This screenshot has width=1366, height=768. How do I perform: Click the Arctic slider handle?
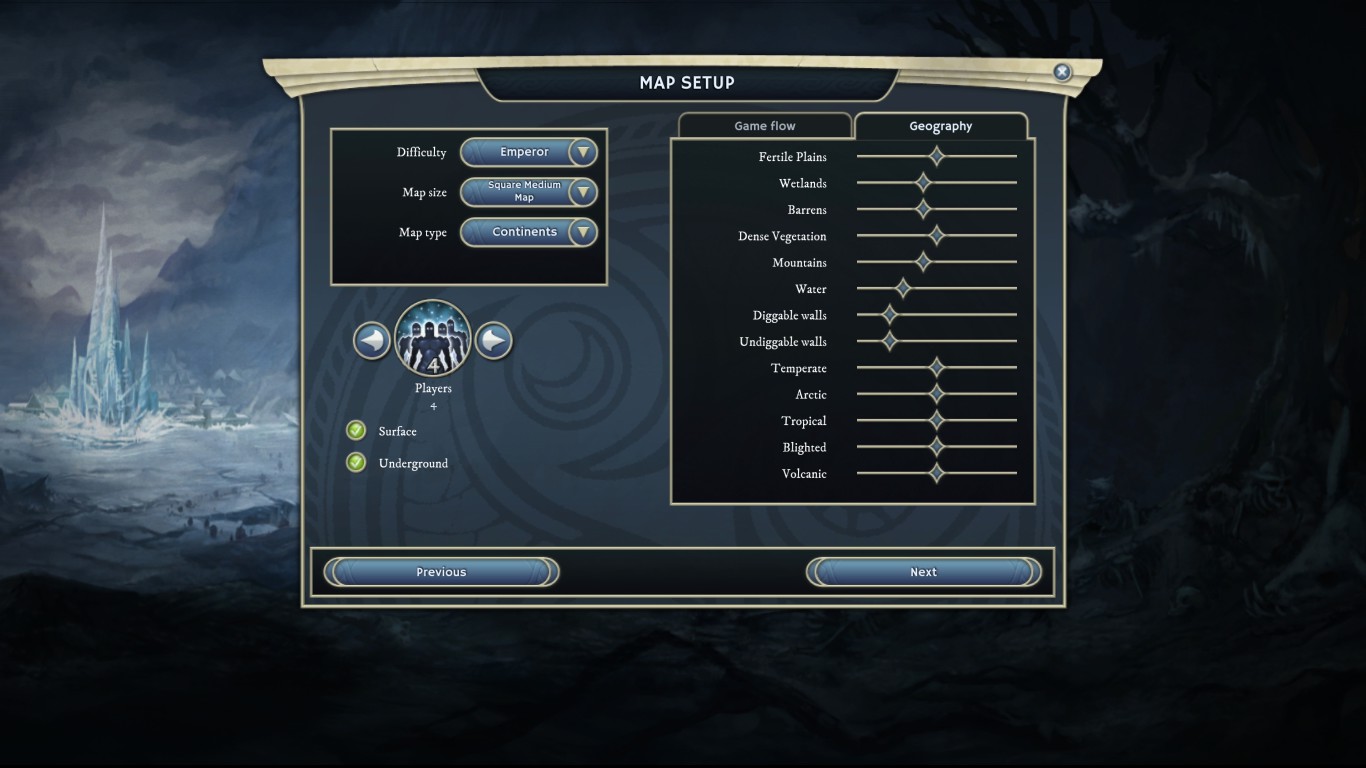coord(936,394)
